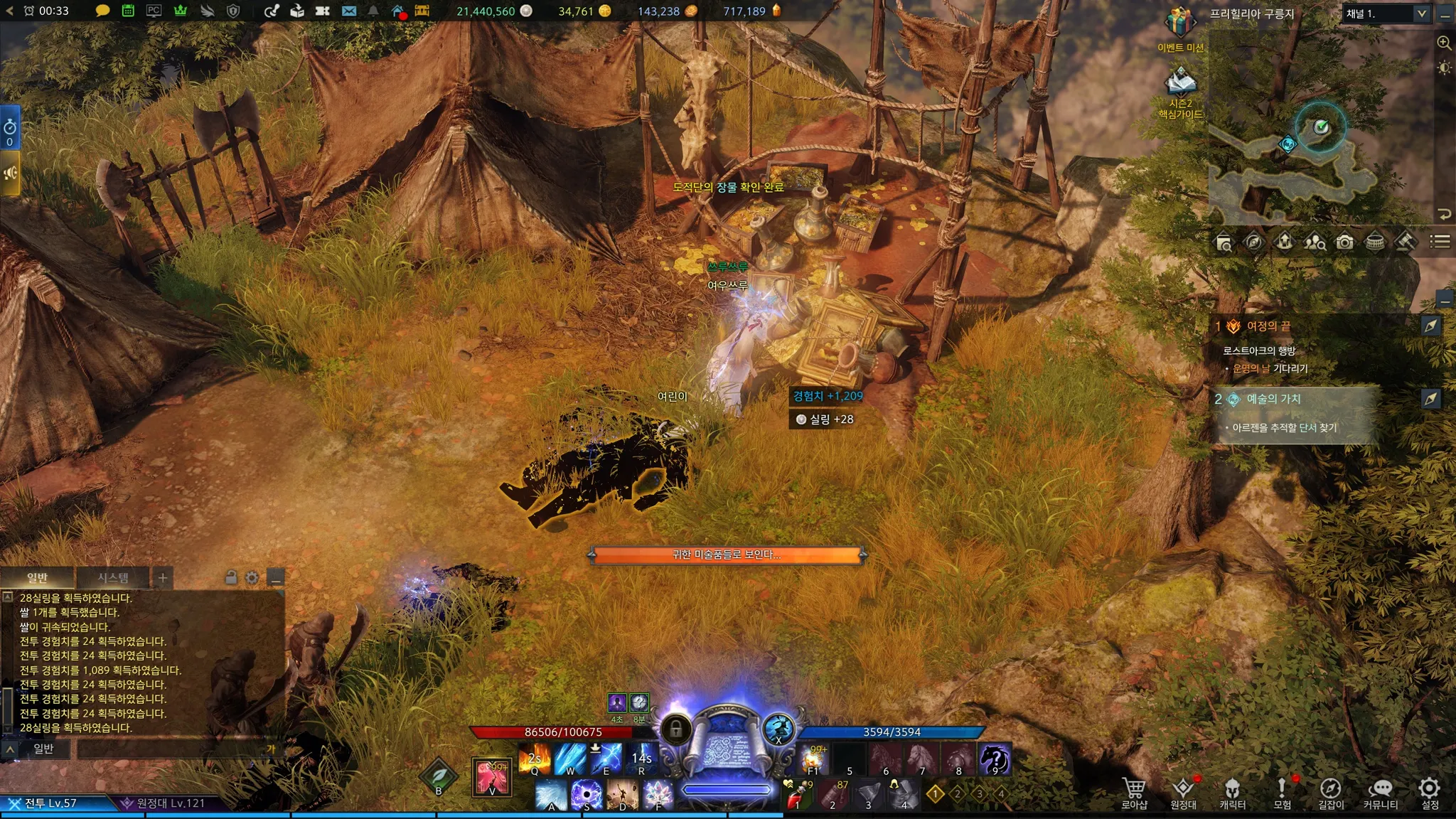
Task: Switch to the 시스템 chat tab
Action: [113, 577]
